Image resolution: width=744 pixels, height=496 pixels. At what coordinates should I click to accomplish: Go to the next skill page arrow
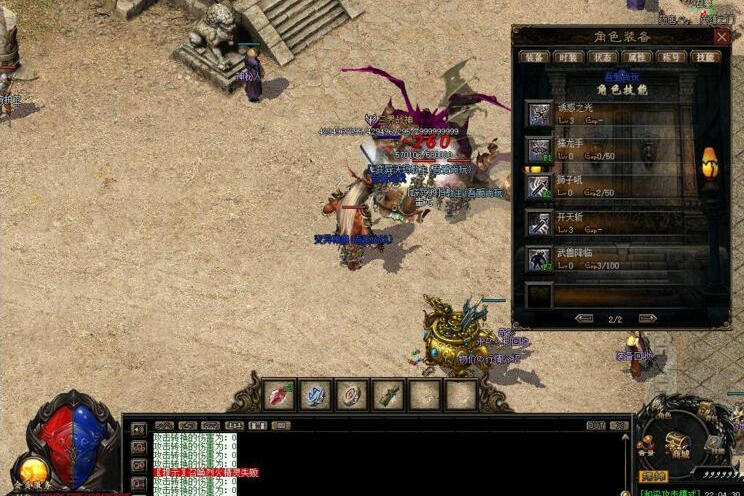[647, 318]
